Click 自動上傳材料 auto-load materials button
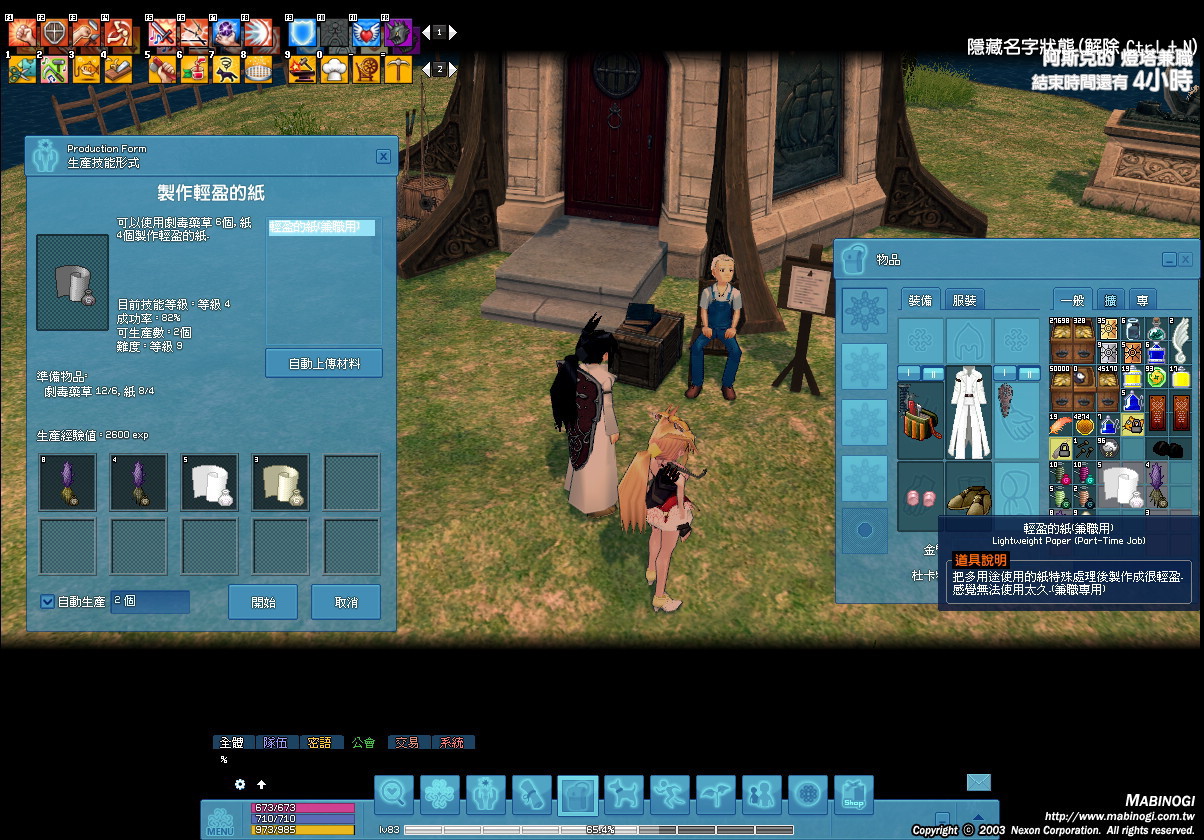This screenshot has width=1204, height=840. pyautogui.click(x=324, y=363)
